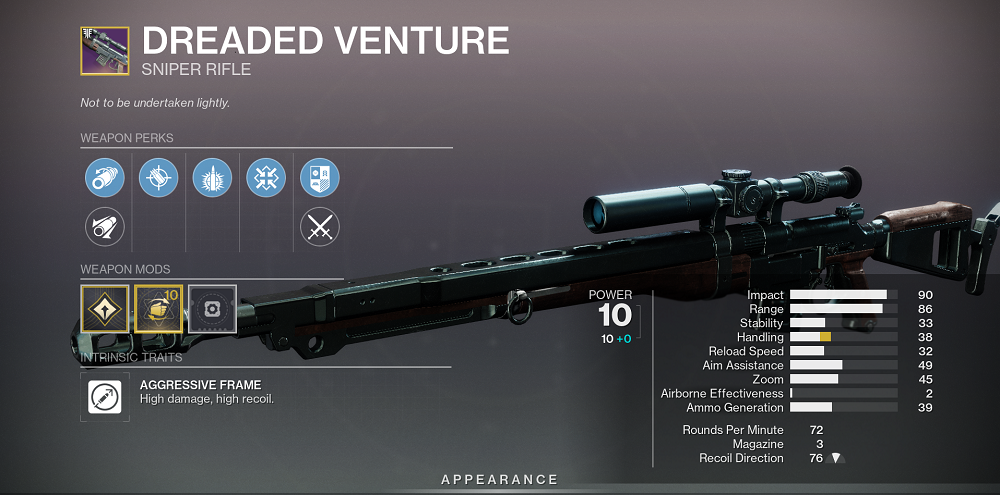1000x495 pixels.
Task: Select the crosshair magazine perk icon
Action: (158, 178)
